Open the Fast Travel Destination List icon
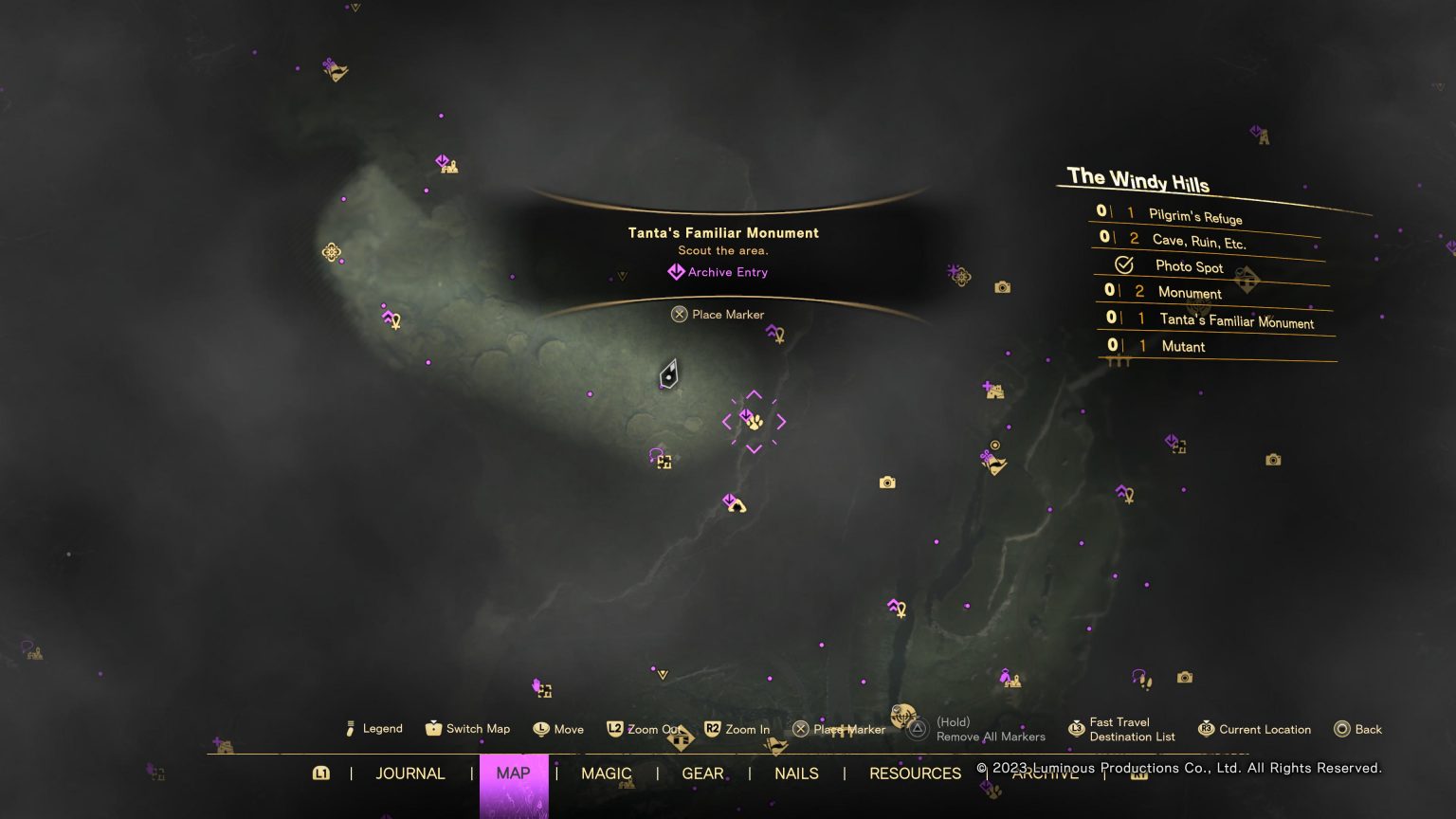 1077,729
